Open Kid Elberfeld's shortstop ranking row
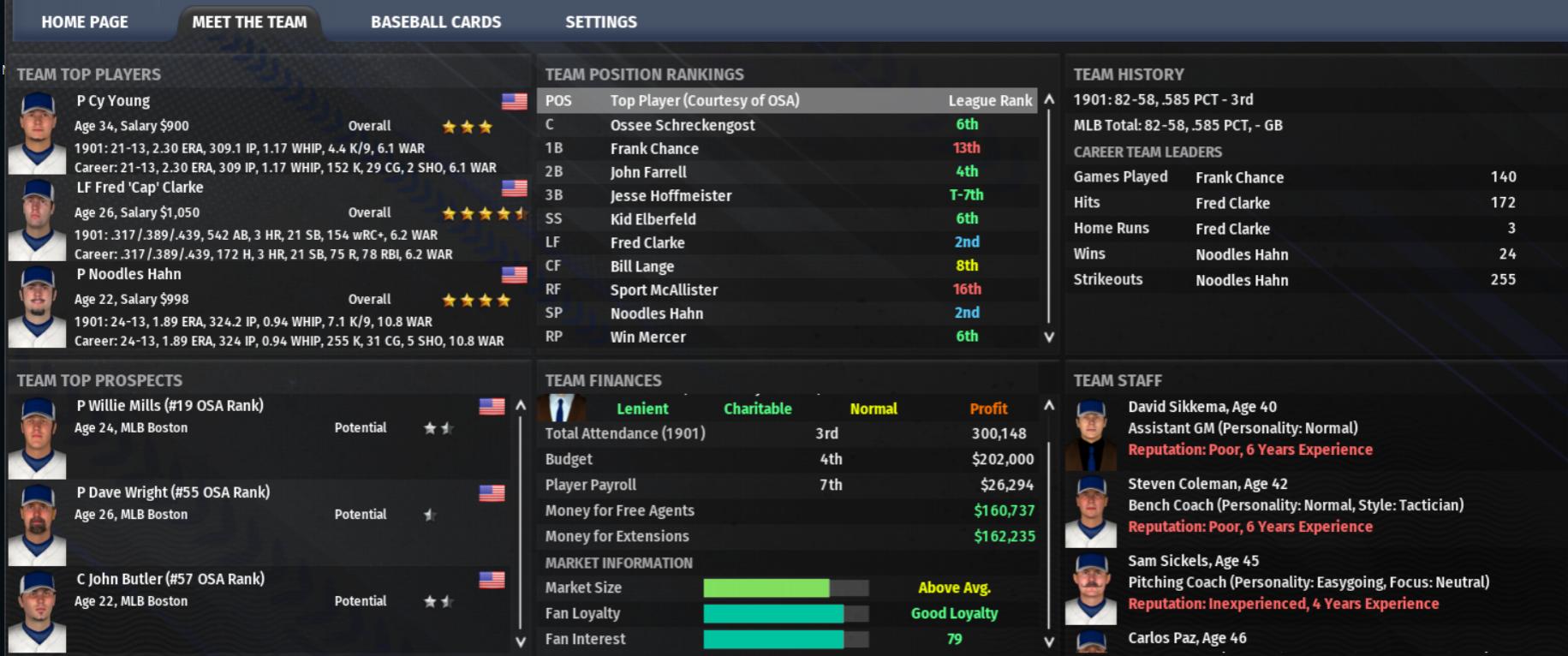Viewport: 1568px width, 656px height. point(653,219)
